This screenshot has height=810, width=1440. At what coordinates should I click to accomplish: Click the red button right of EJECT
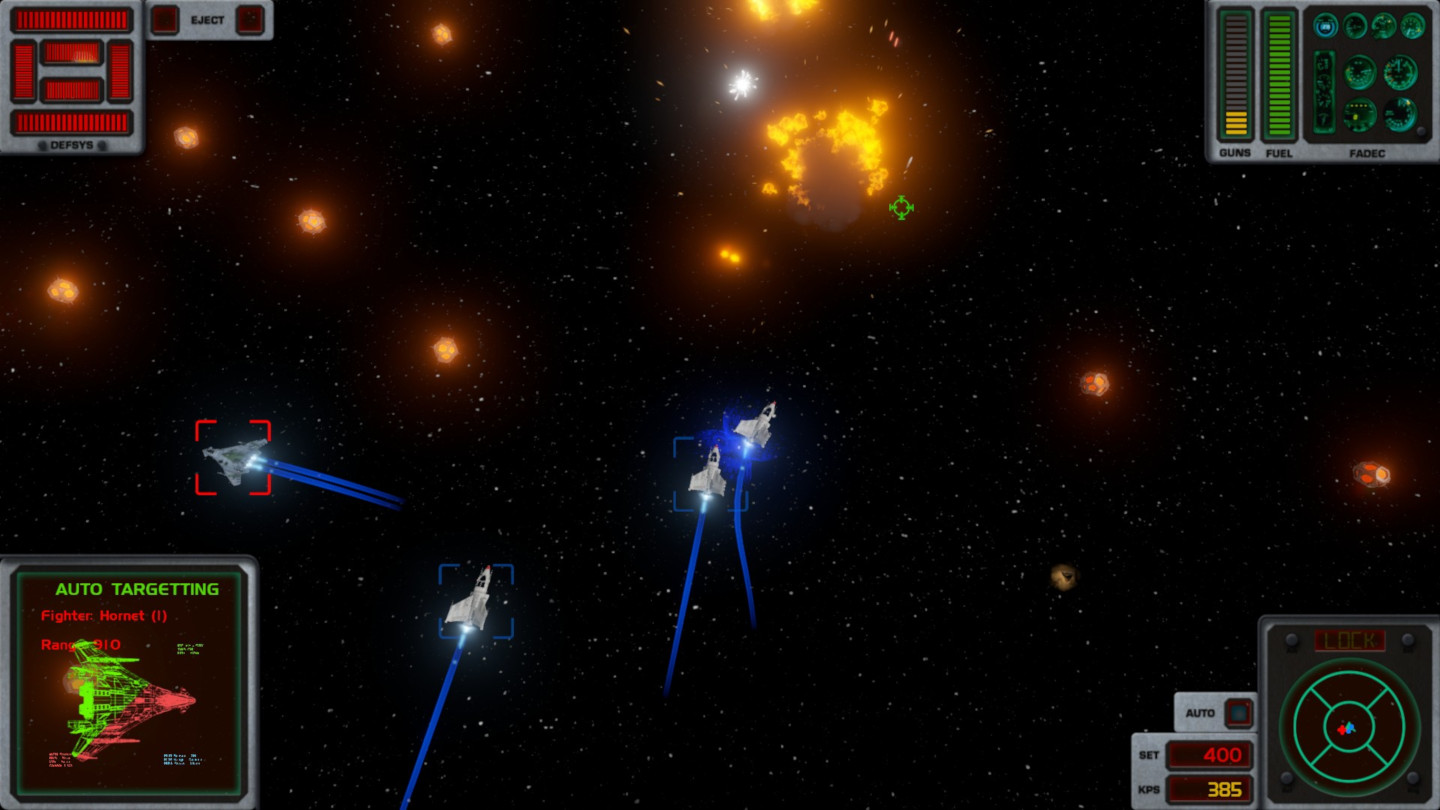pyautogui.click(x=250, y=20)
